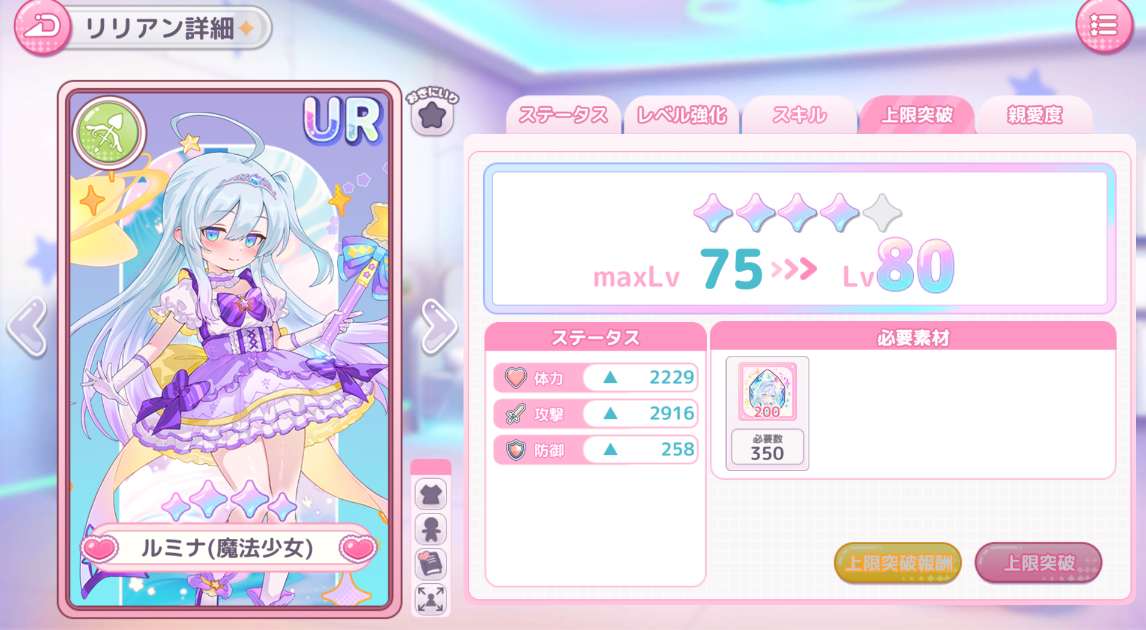Click the 上限突破 tab
The width and height of the screenshot is (1146, 630).
(x=916, y=115)
